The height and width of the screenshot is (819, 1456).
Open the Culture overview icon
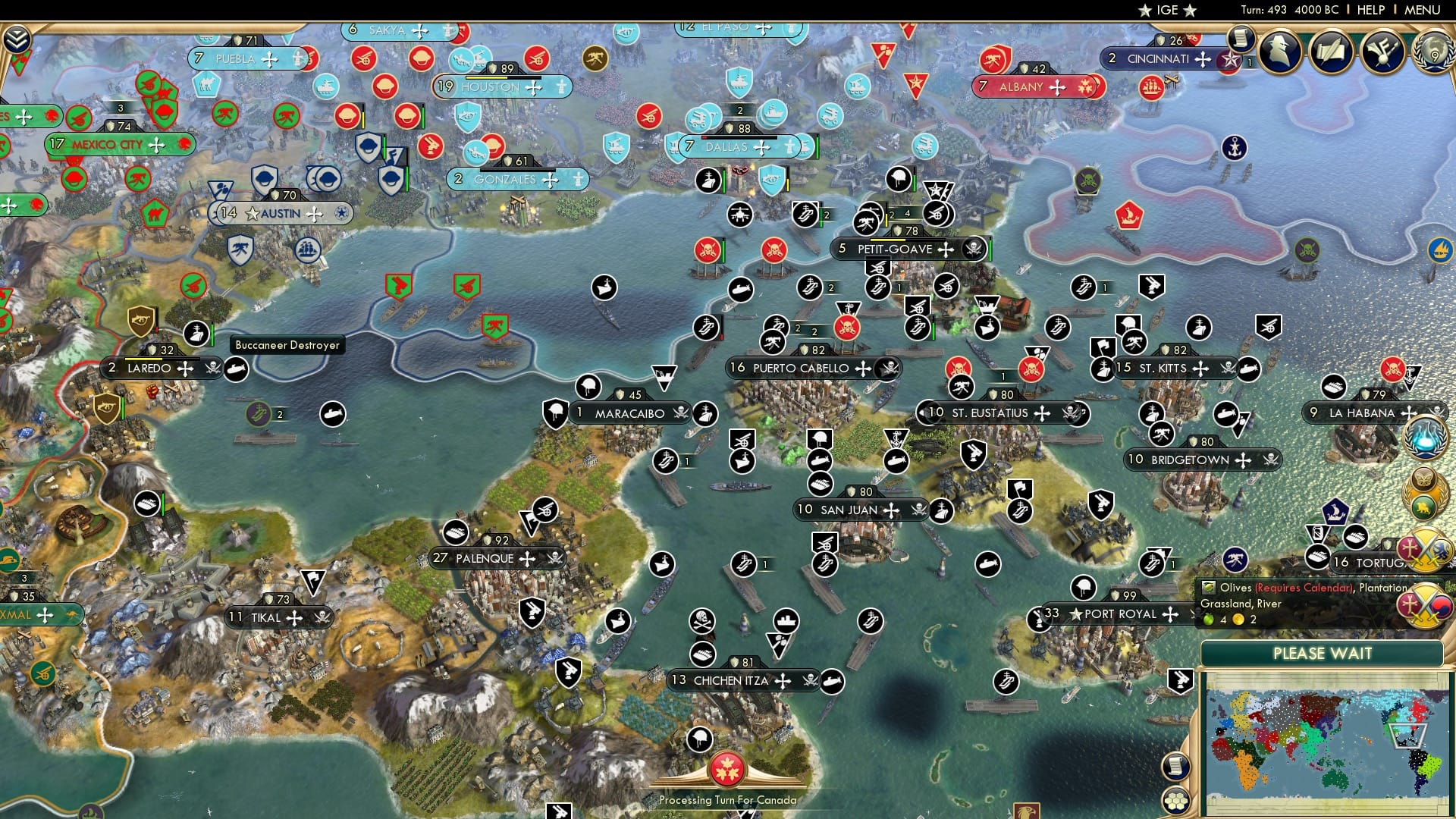[1382, 52]
